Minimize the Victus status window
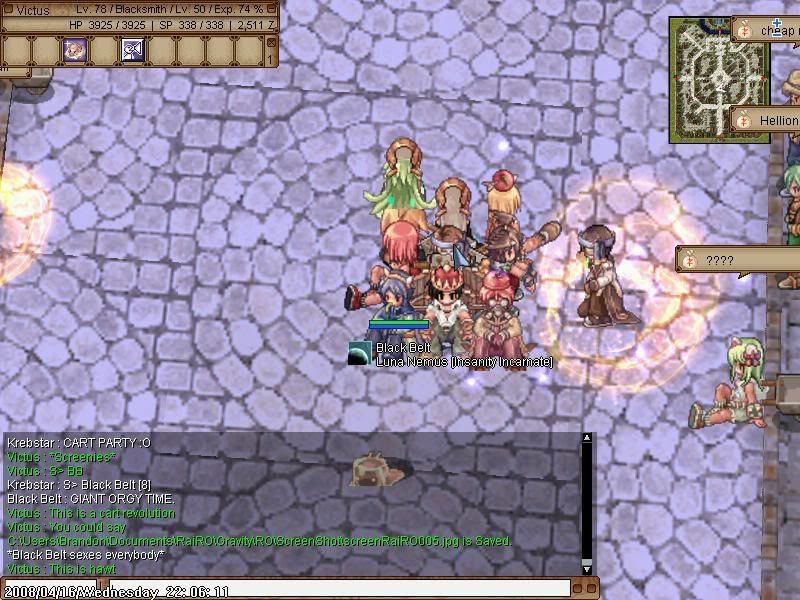The height and width of the screenshot is (600, 800). 271,9
